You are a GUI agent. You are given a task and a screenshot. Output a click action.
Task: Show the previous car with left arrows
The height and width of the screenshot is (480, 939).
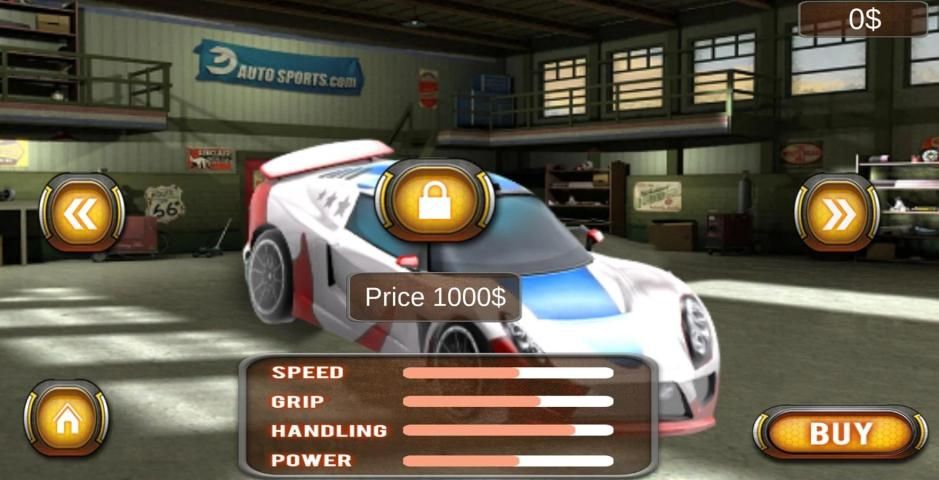[81, 213]
